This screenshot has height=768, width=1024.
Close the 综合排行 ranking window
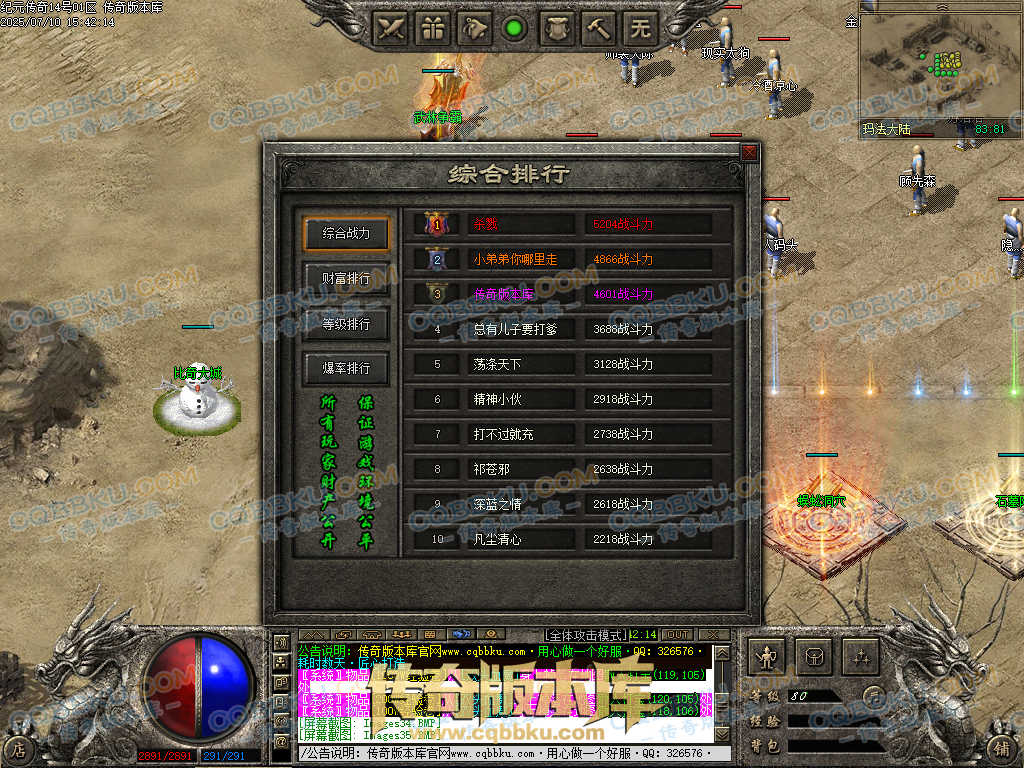749,153
